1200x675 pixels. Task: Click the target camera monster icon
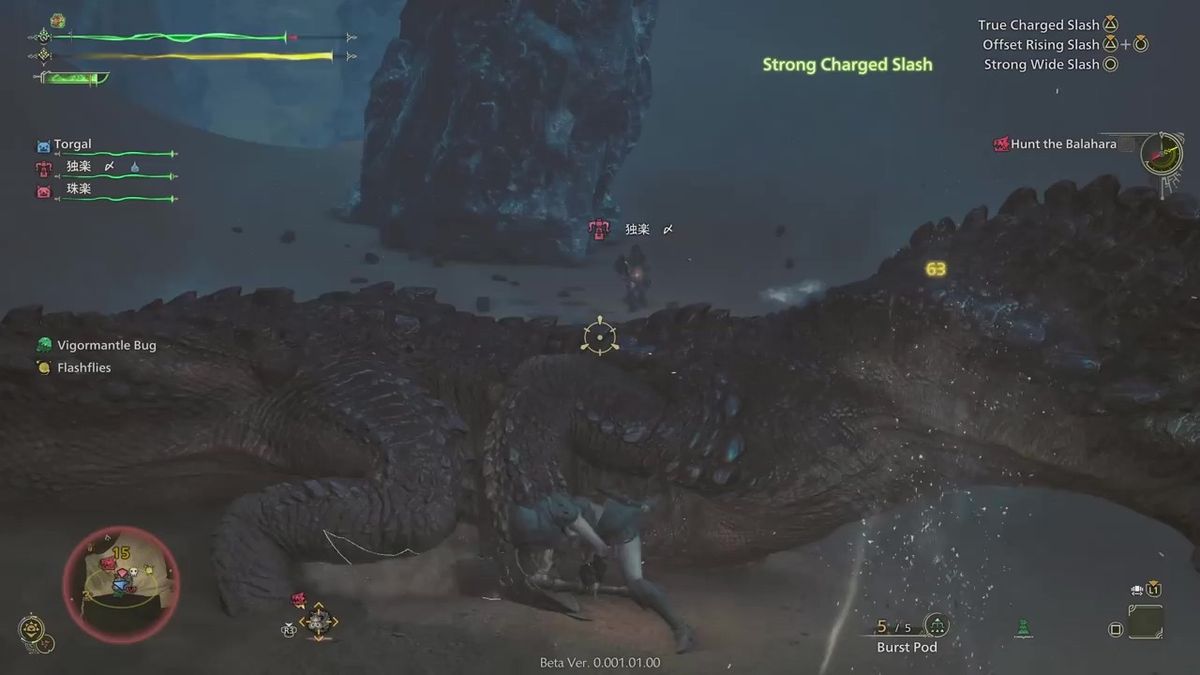click(298, 599)
